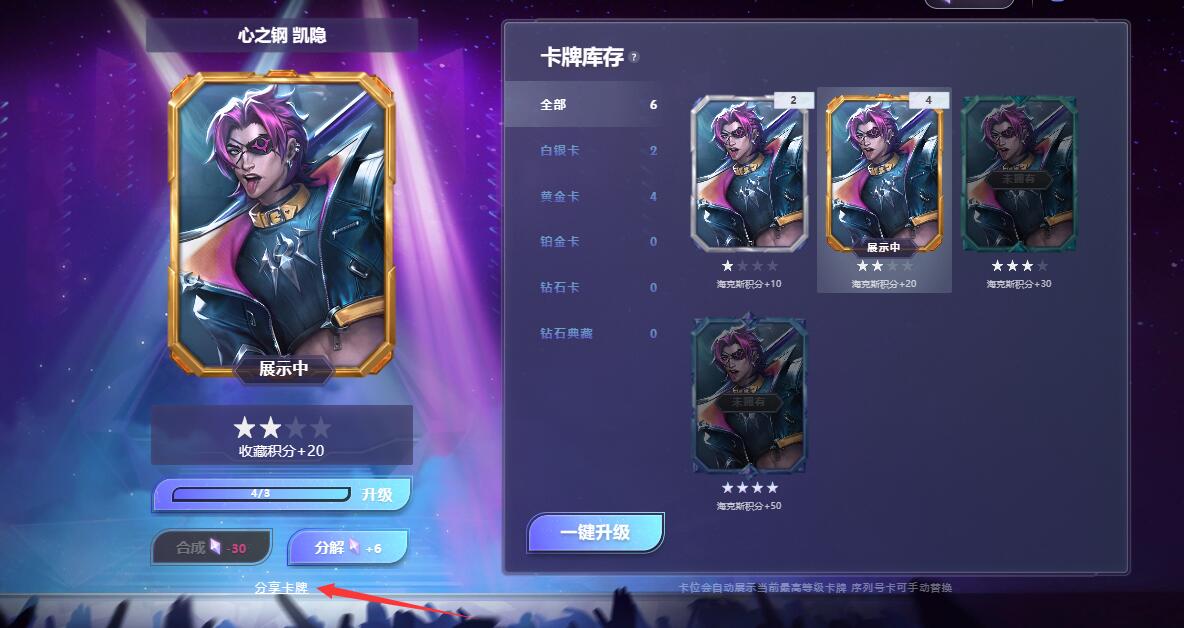Open the 钻石典藏 diamond collection category

tap(582, 333)
